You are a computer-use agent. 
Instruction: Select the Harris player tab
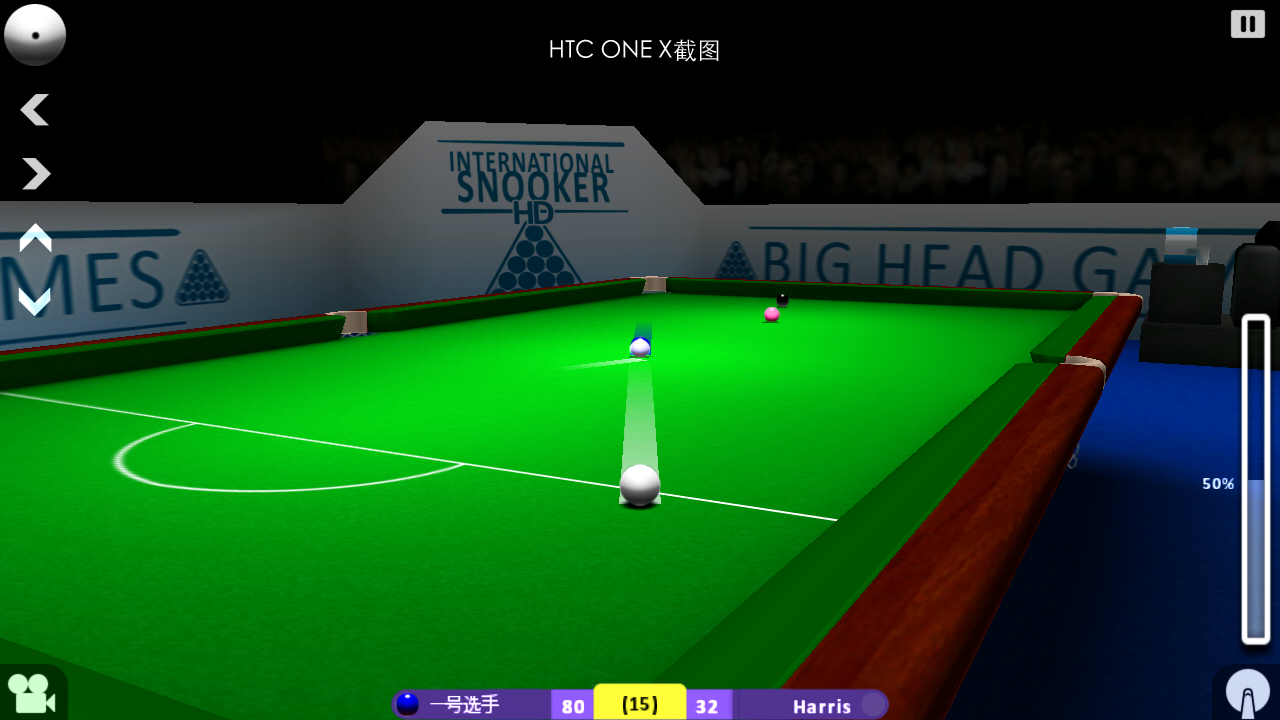pyautogui.click(x=820, y=705)
